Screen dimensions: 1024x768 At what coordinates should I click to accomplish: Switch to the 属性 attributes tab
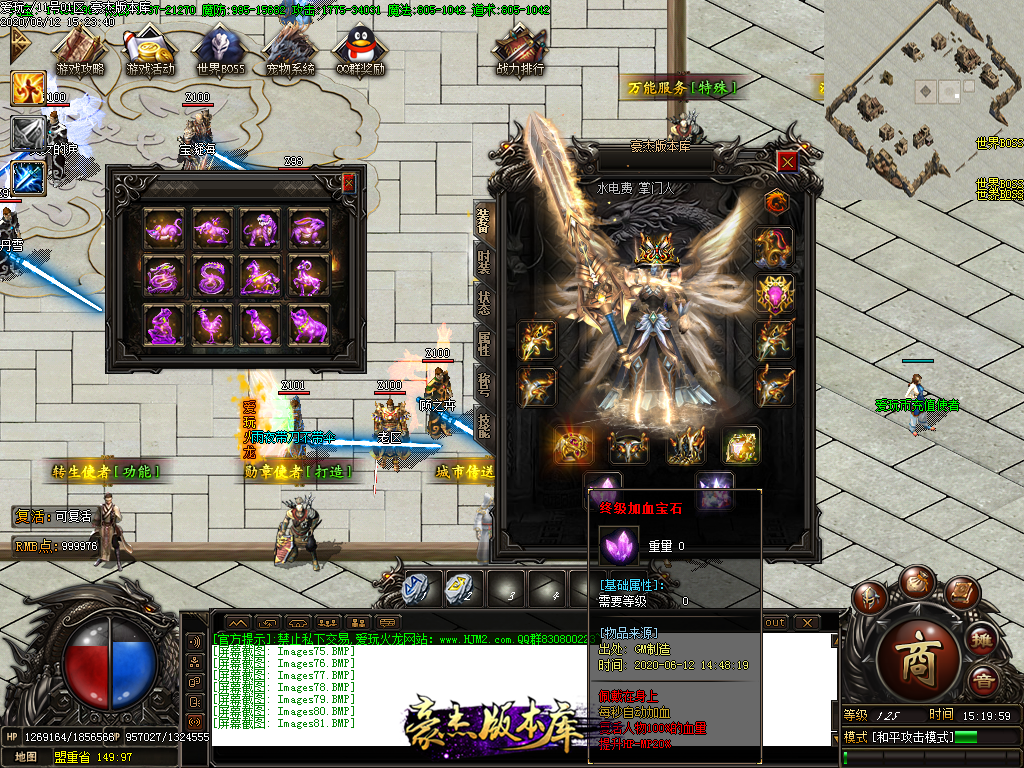pos(483,345)
